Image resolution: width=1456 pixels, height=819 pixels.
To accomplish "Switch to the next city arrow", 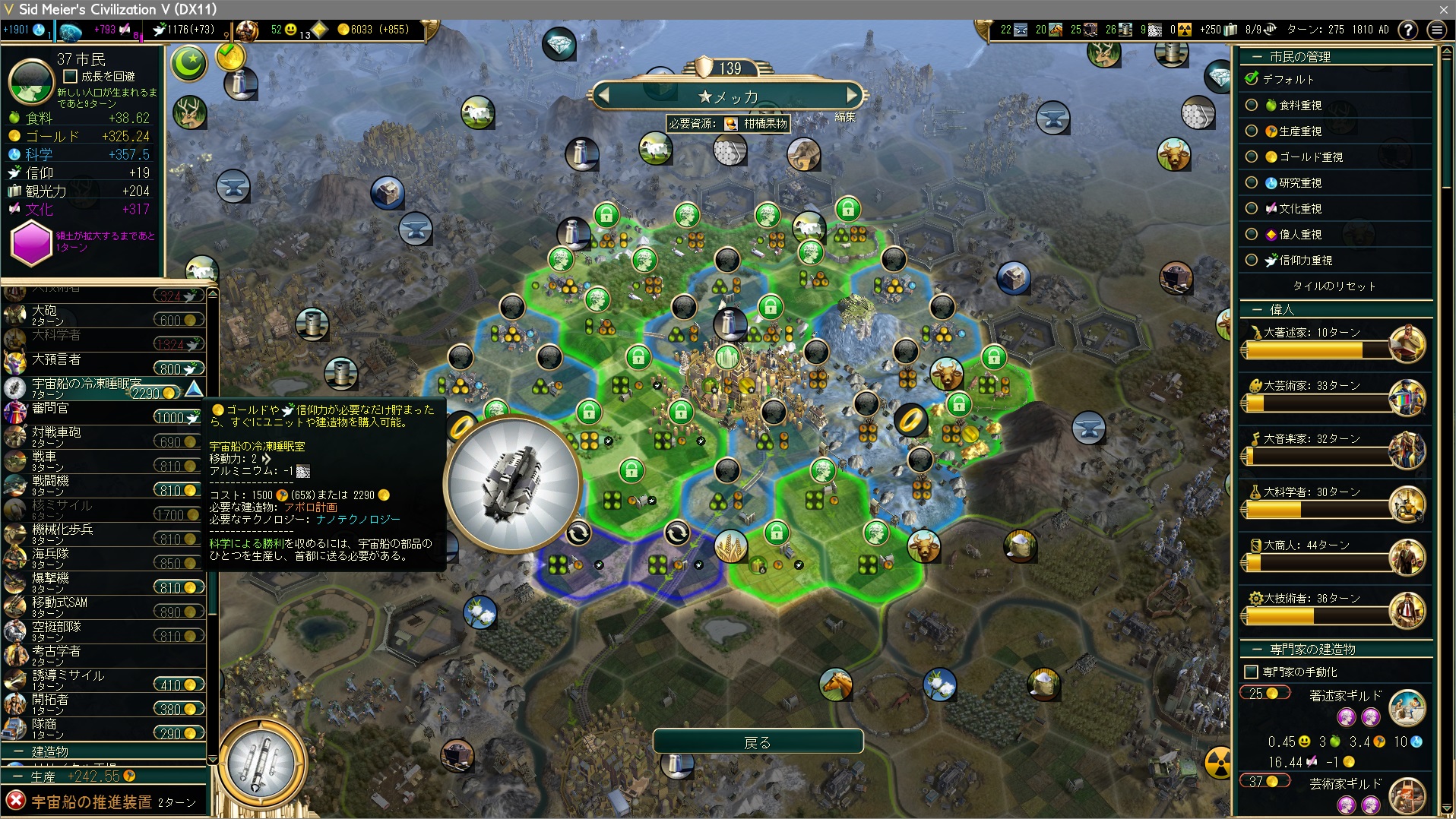I will click(x=852, y=96).
